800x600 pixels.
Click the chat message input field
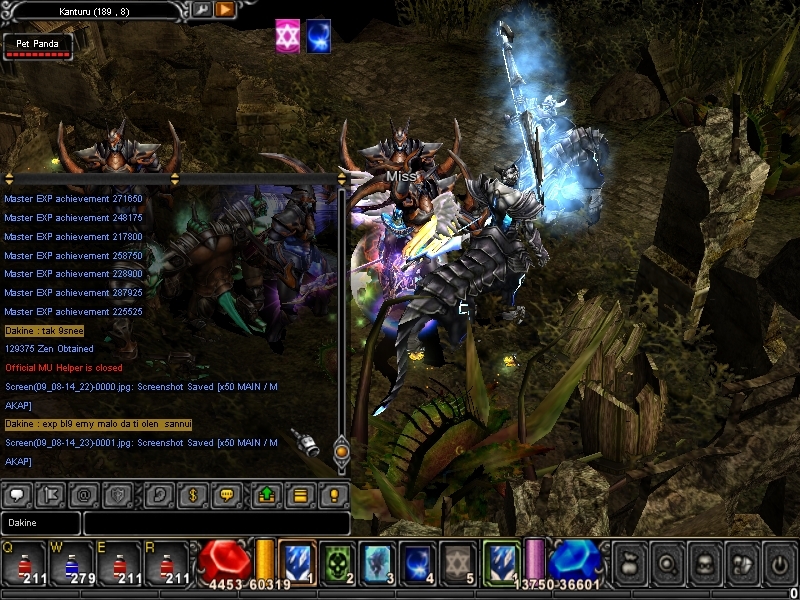(x=216, y=522)
